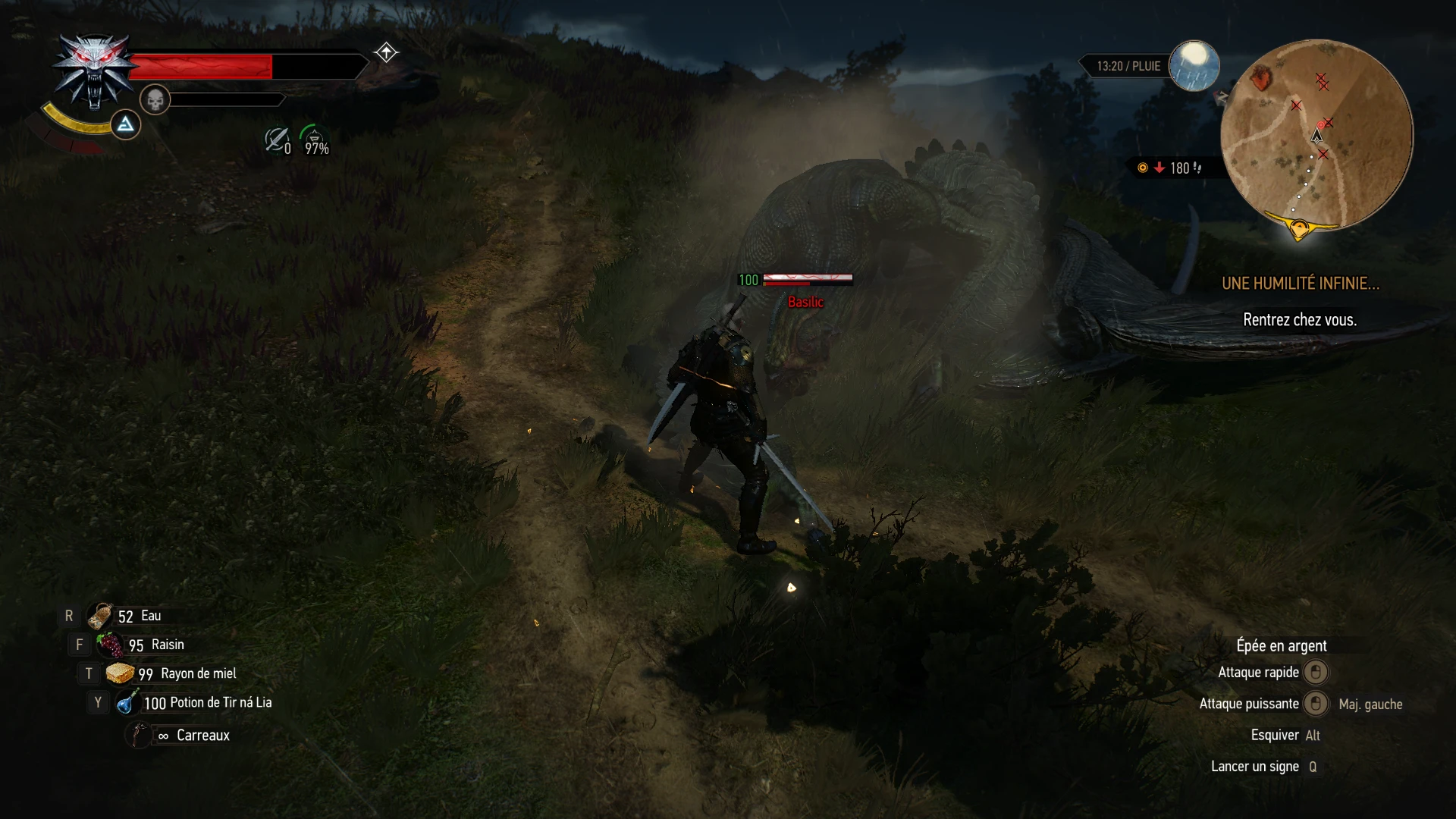
Task: Click the diamond marker beside the health bar
Action: (x=386, y=52)
